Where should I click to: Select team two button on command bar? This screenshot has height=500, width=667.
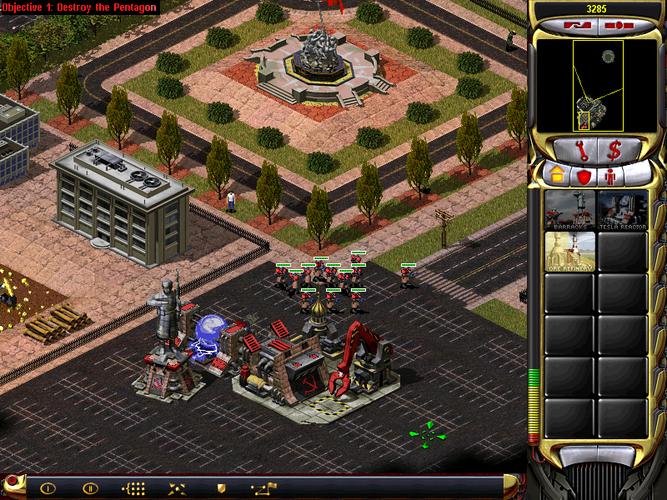88,489
